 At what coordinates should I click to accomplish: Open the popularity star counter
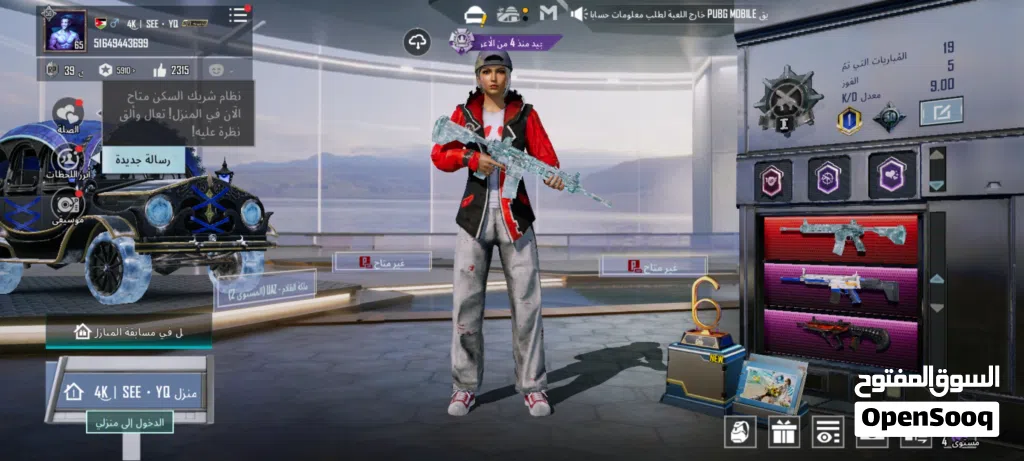(x=106, y=70)
